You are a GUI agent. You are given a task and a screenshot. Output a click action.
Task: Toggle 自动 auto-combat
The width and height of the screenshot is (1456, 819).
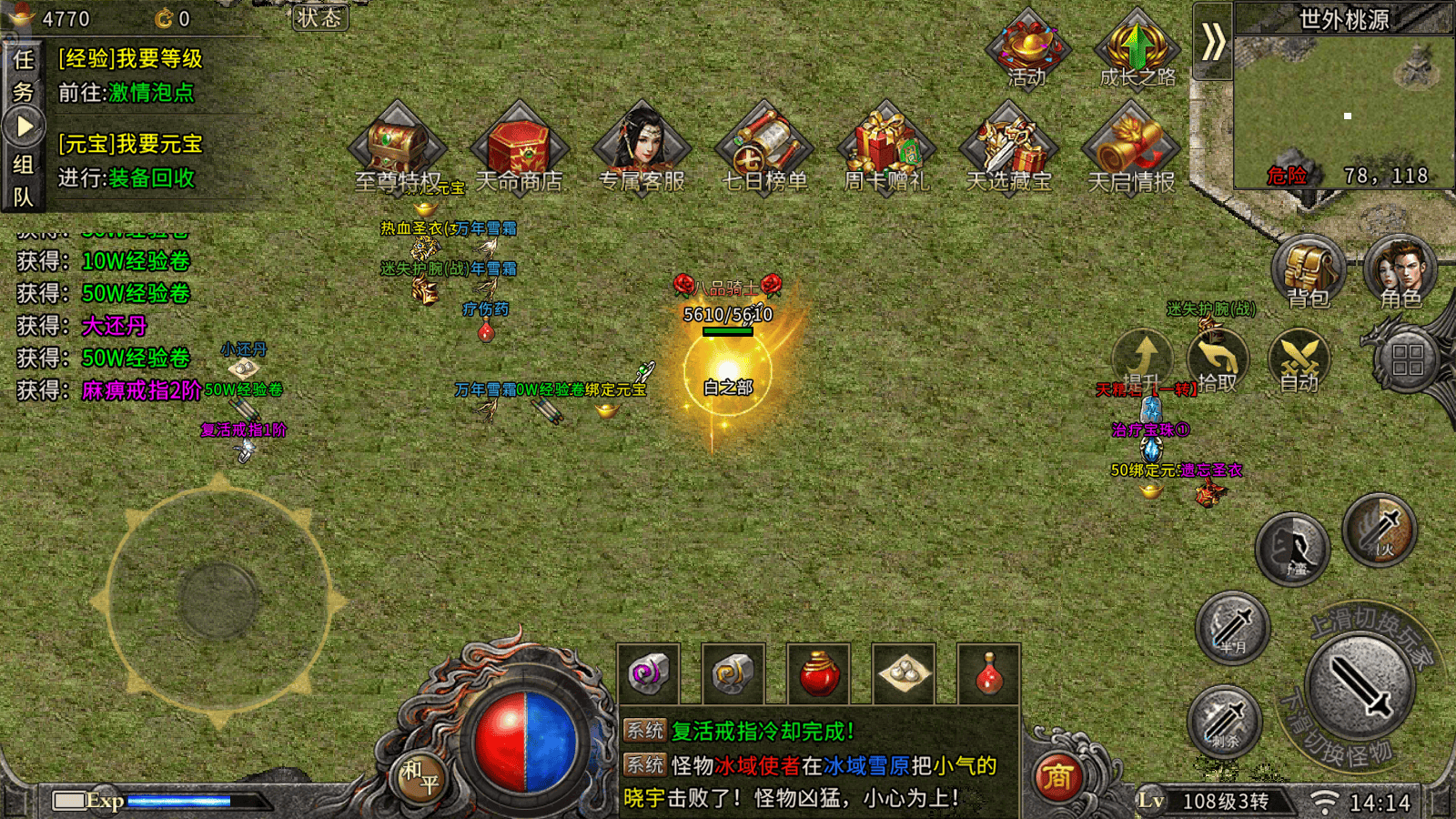(1299, 361)
